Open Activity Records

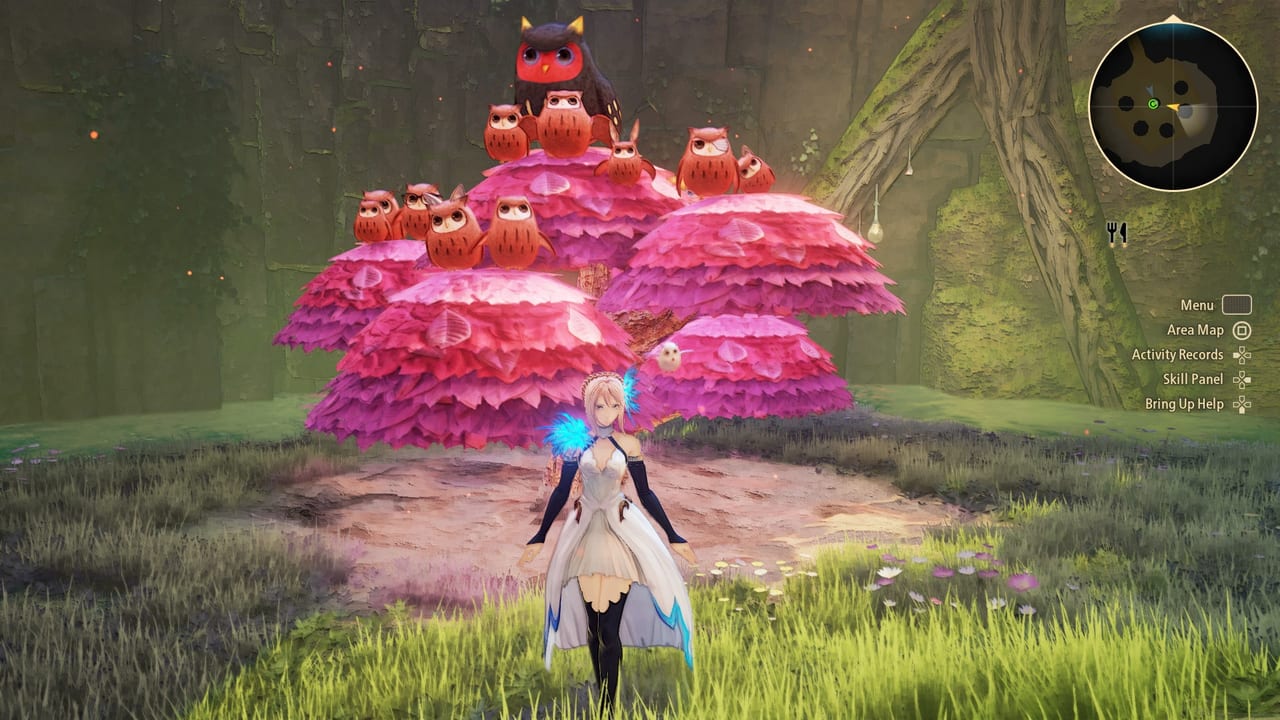coord(1178,355)
